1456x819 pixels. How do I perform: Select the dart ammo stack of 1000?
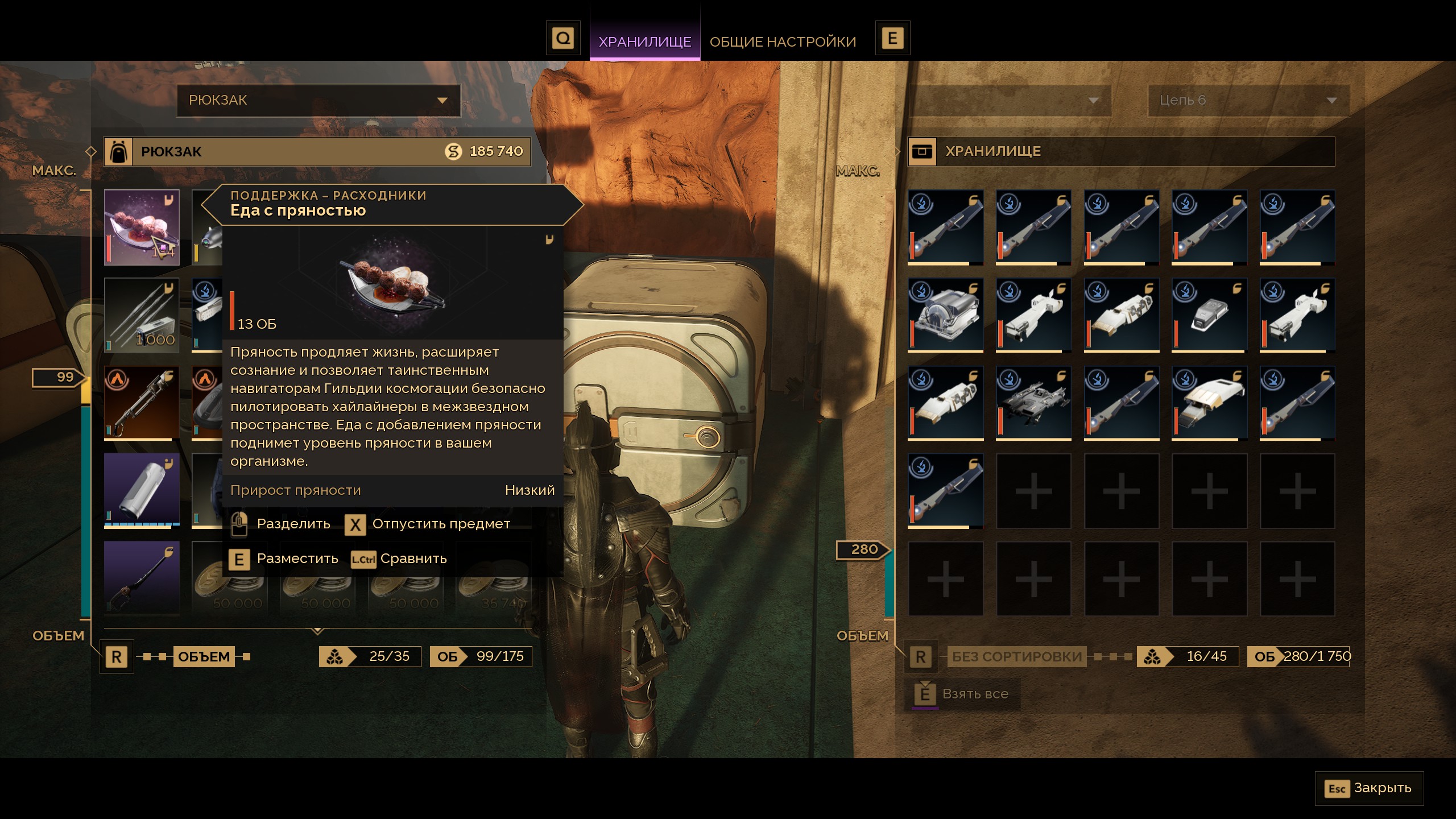142,315
